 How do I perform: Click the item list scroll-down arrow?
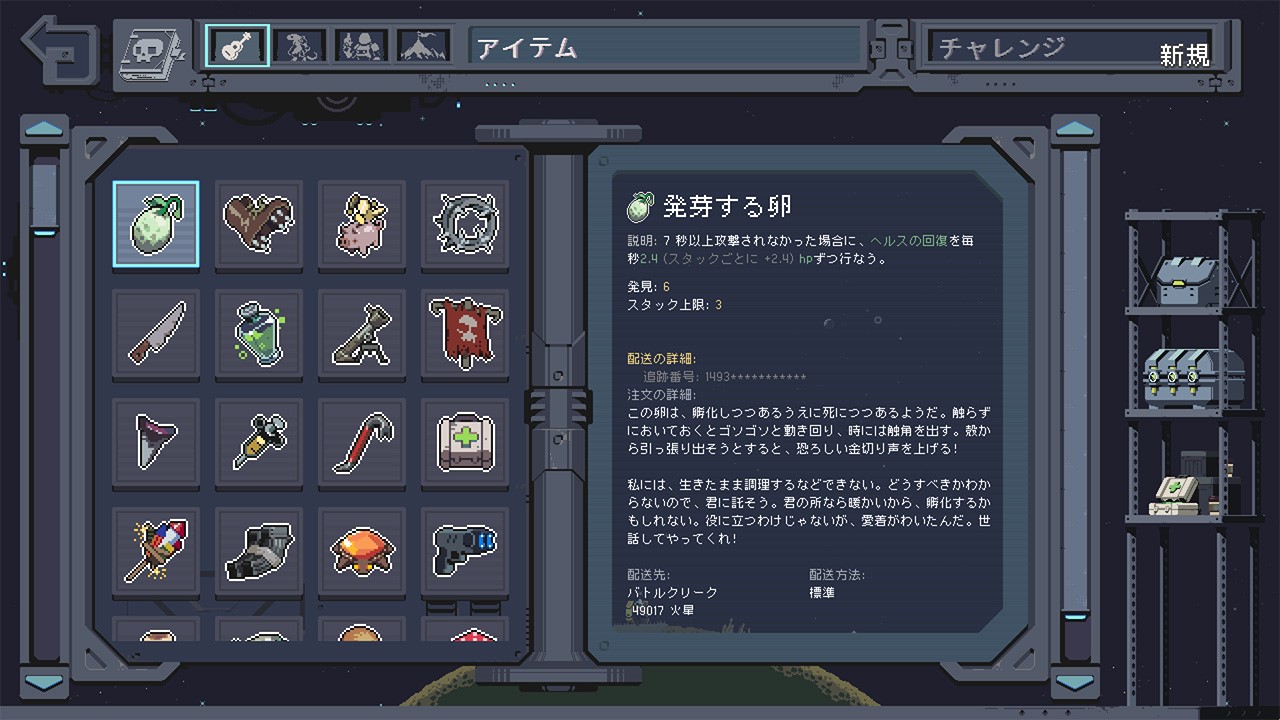45,682
